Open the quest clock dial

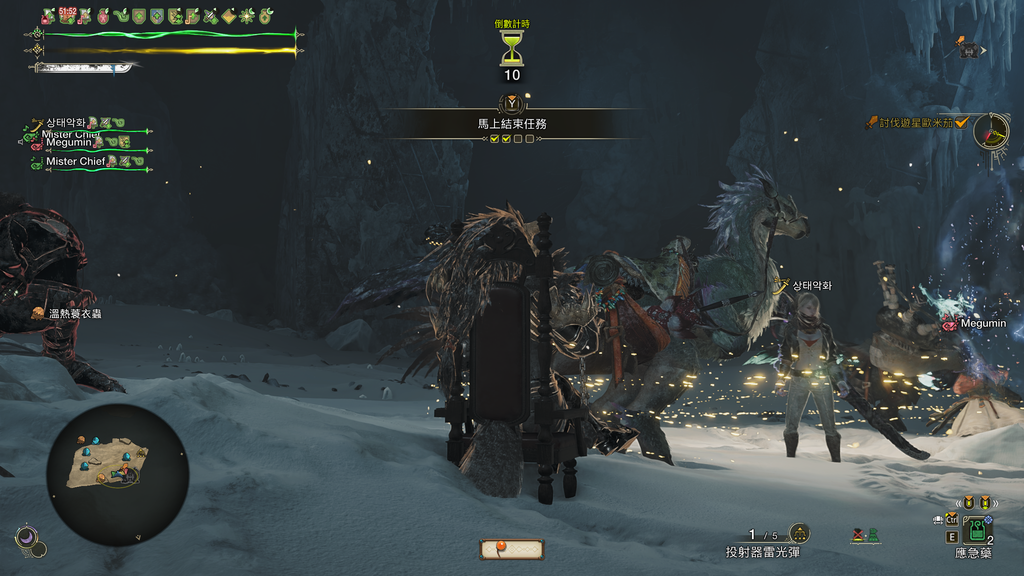tap(991, 130)
